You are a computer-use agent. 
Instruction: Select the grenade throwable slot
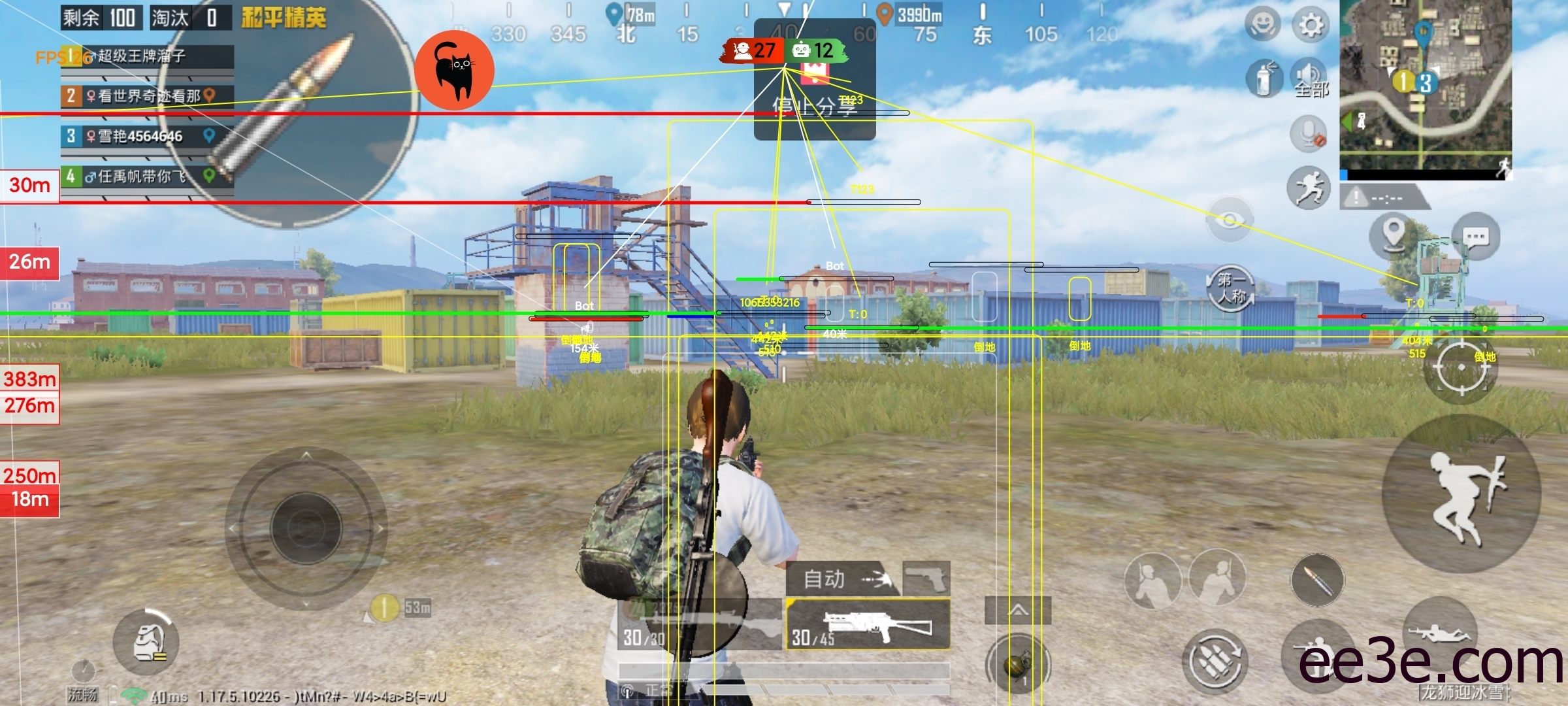point(1017,665)
